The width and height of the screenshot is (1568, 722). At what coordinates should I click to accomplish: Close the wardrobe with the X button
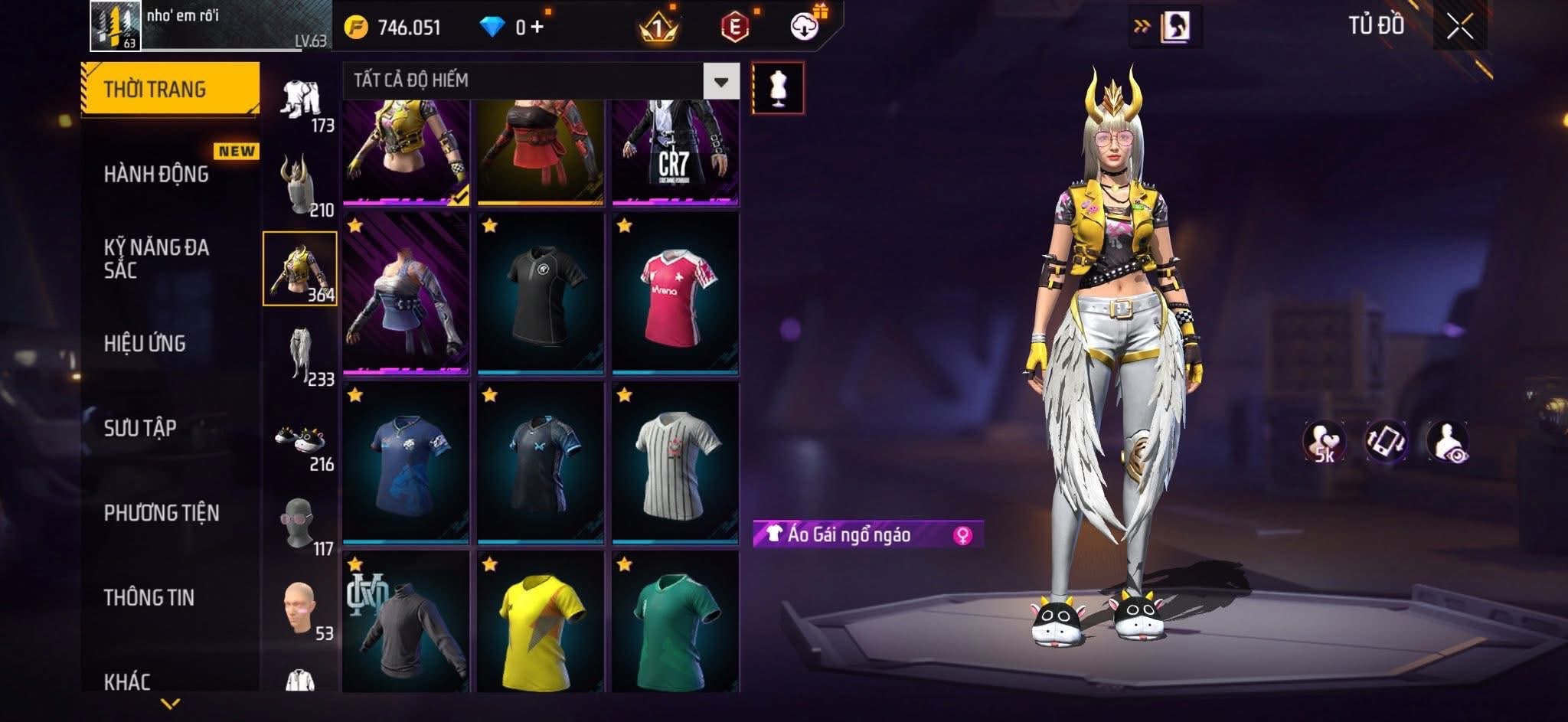[x=1459, y=28]
